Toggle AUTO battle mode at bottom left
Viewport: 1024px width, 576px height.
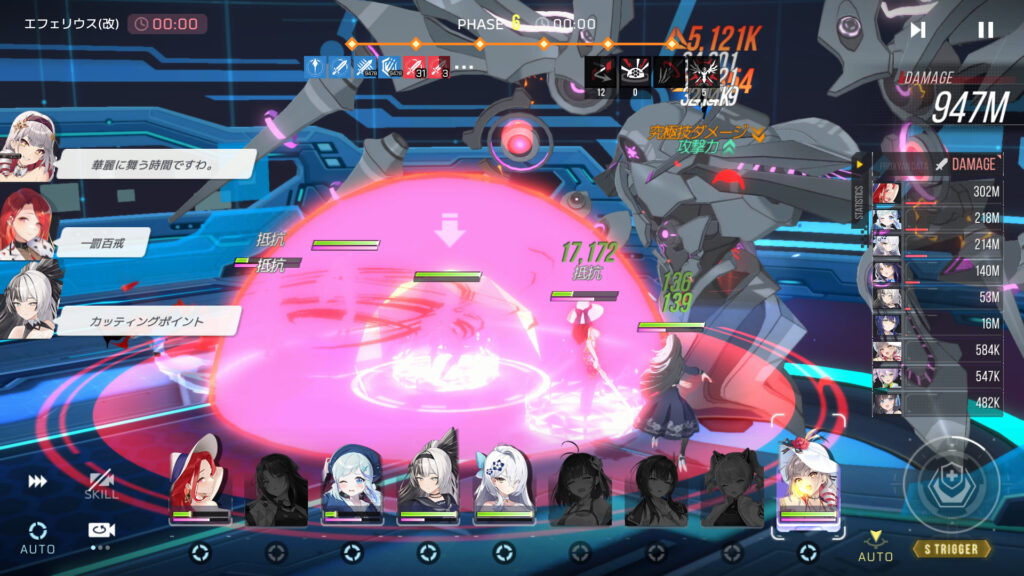38,537
